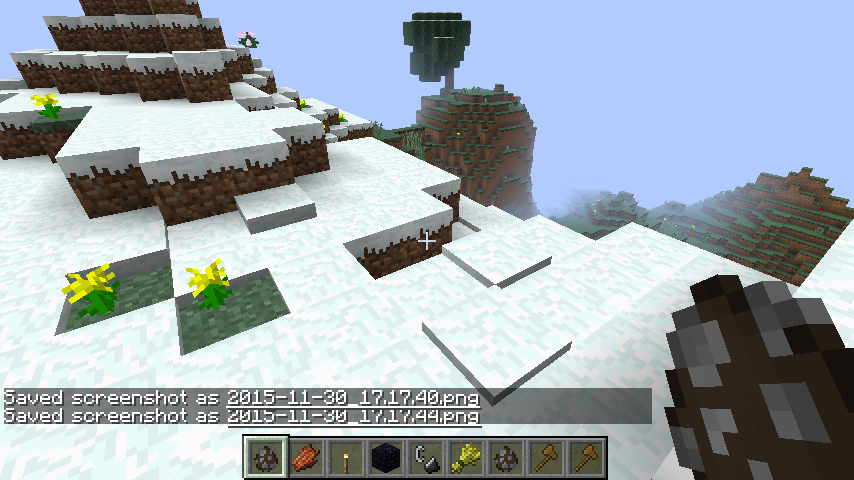Open screenshot link 2015-11-30_17.17.44.png
The image size is (854, 480).
click(353, 415)
